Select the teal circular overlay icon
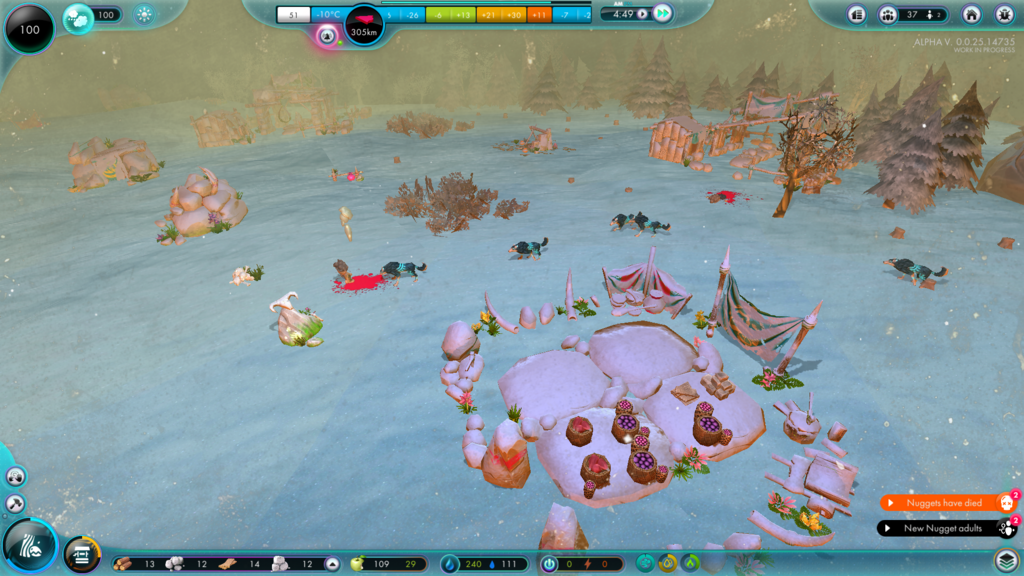The width and height of the screenshot is (1024, 576). click(x=645, y=563)
